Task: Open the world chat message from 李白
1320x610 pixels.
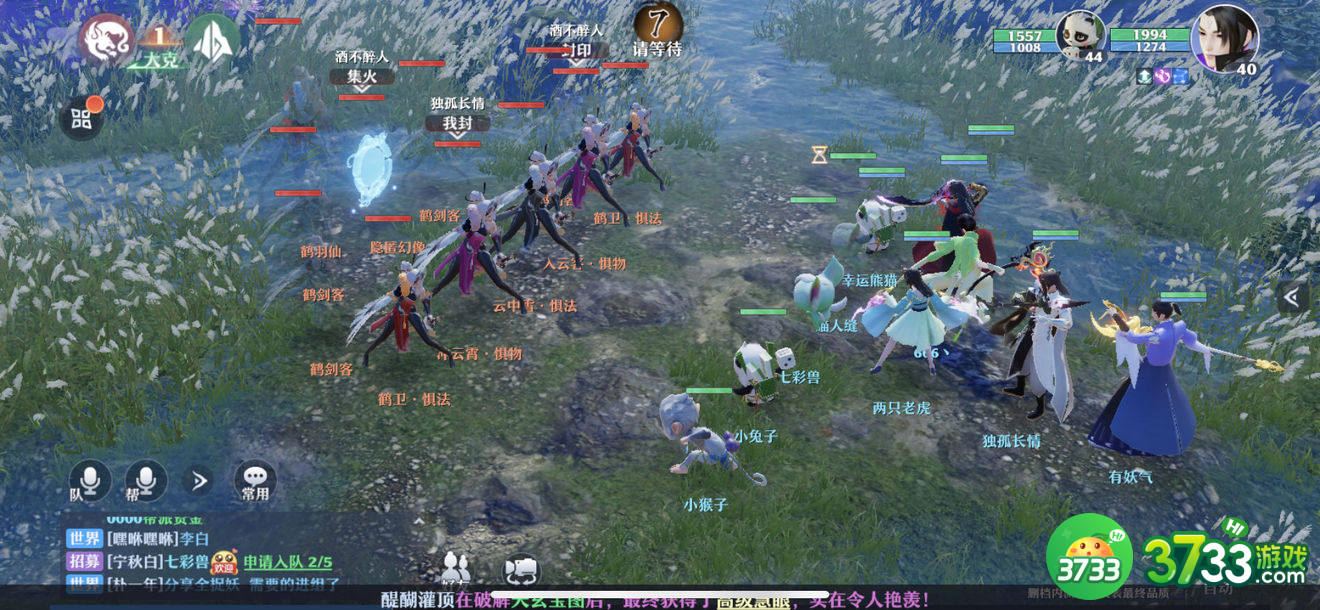Action: (138, 539)
